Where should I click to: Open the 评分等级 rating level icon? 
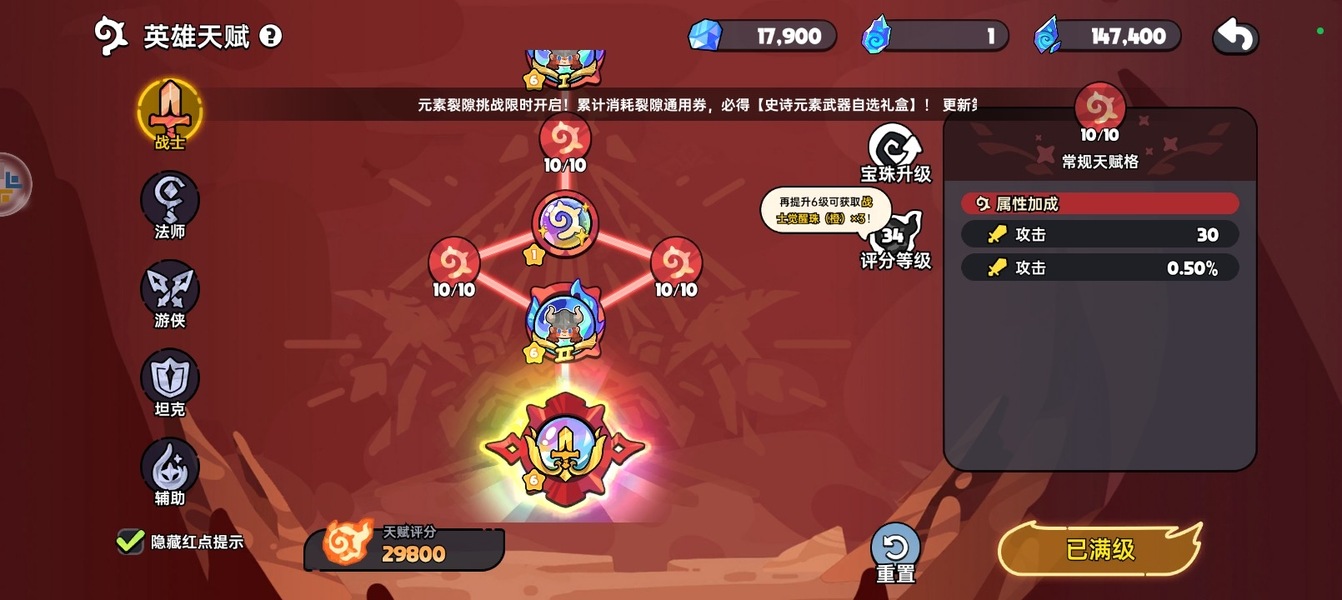pos(895,240)
